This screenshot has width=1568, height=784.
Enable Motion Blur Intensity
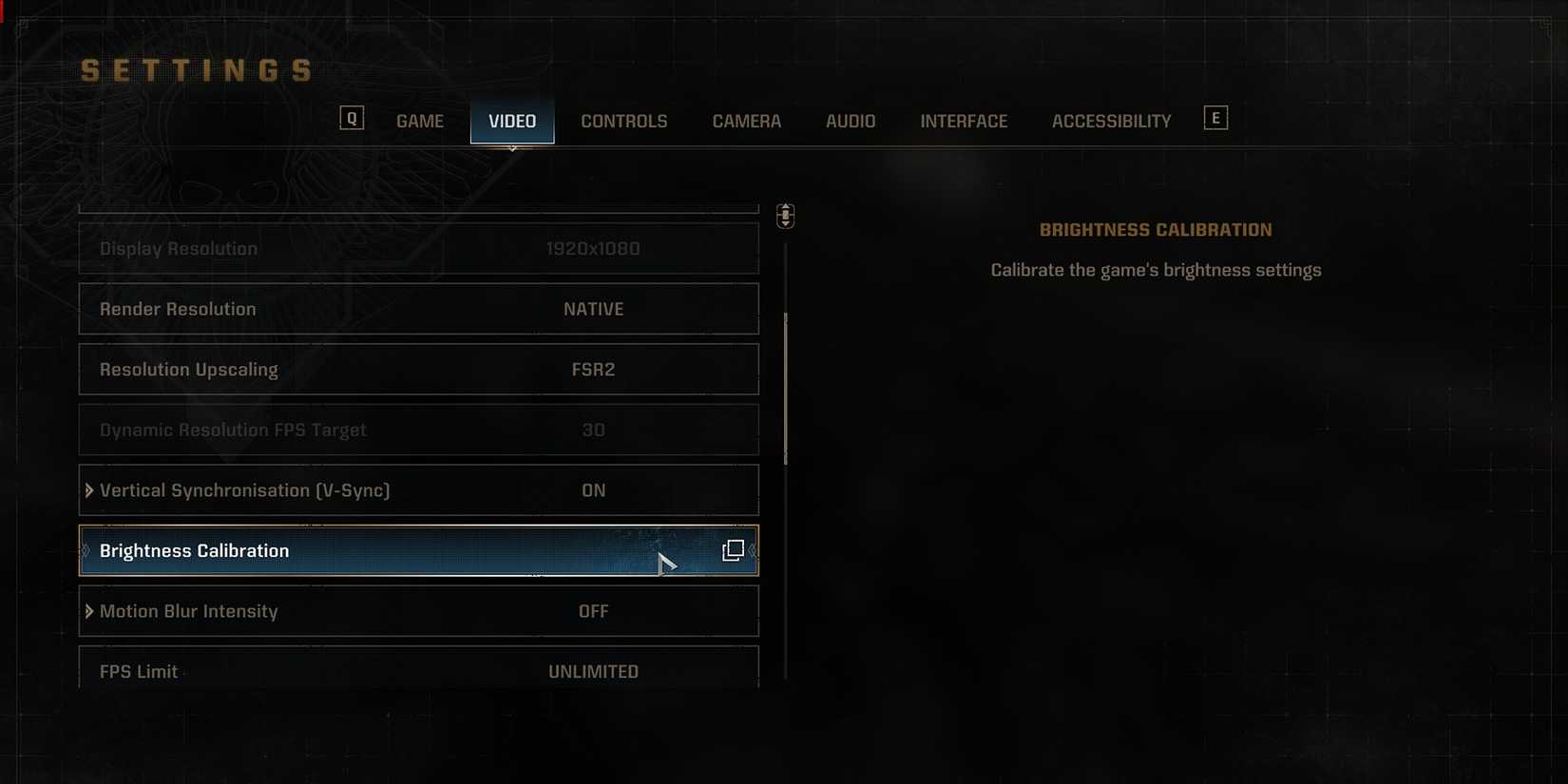[x=418, y=611]
